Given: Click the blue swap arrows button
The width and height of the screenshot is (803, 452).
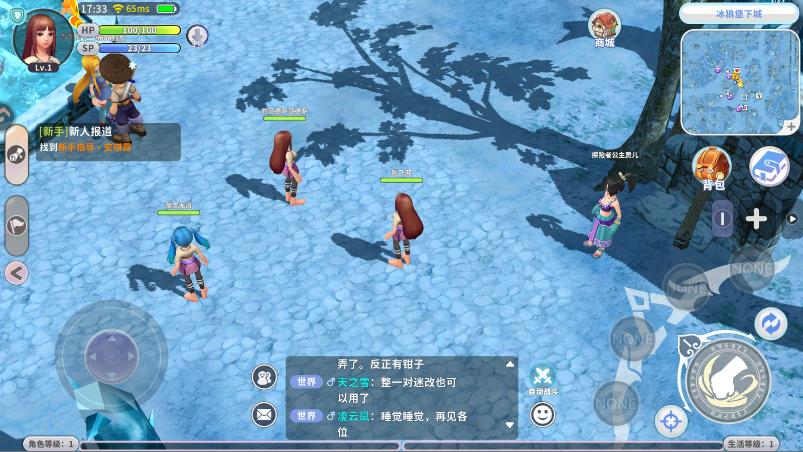Looking at the screenshot, I should [770, 323].
